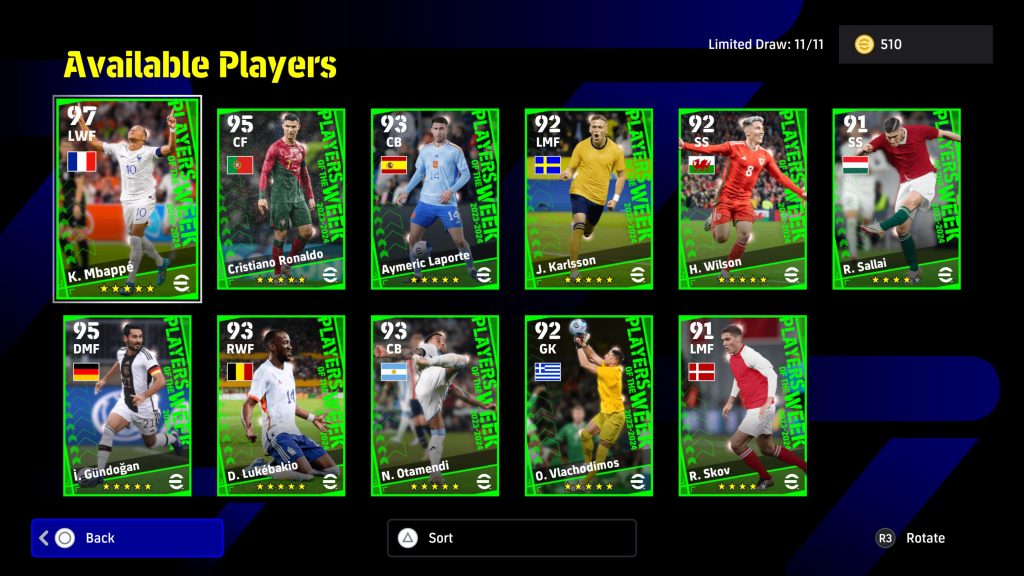The height and width of the screenshot is (576, 1024).
Task: Choose the Cristiano Ronaldo card
Action: coord(281,199)
